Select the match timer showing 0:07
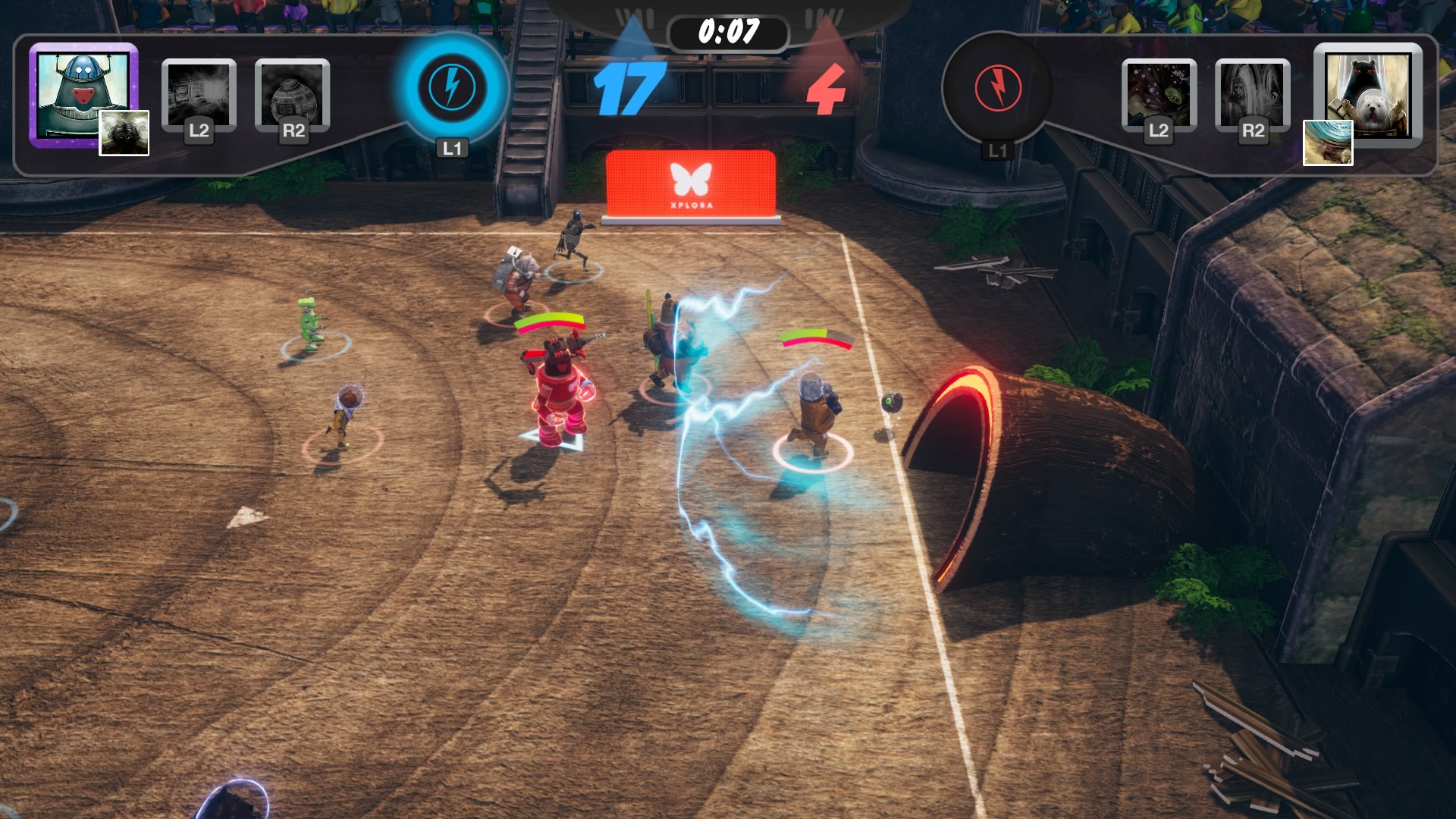Screen dimensions: 1456x819 [x=730, y=30]
